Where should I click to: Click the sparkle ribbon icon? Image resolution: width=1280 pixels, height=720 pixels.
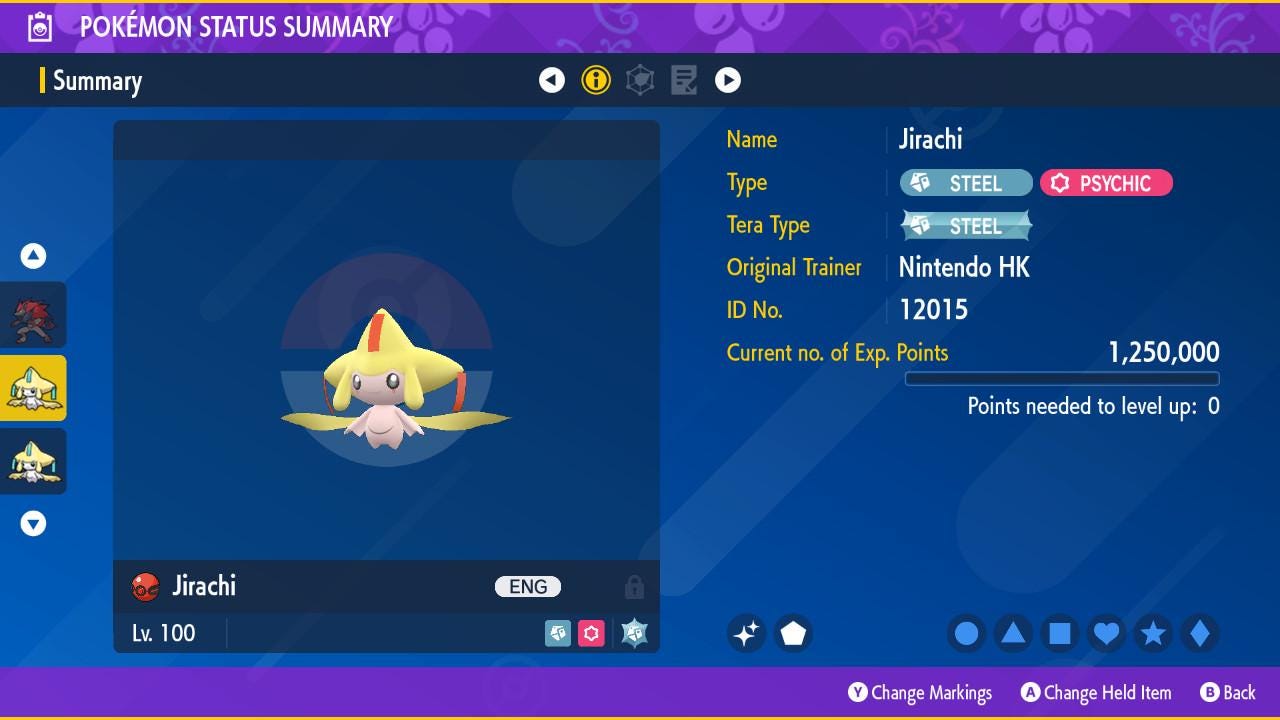(x=747, y=633)
